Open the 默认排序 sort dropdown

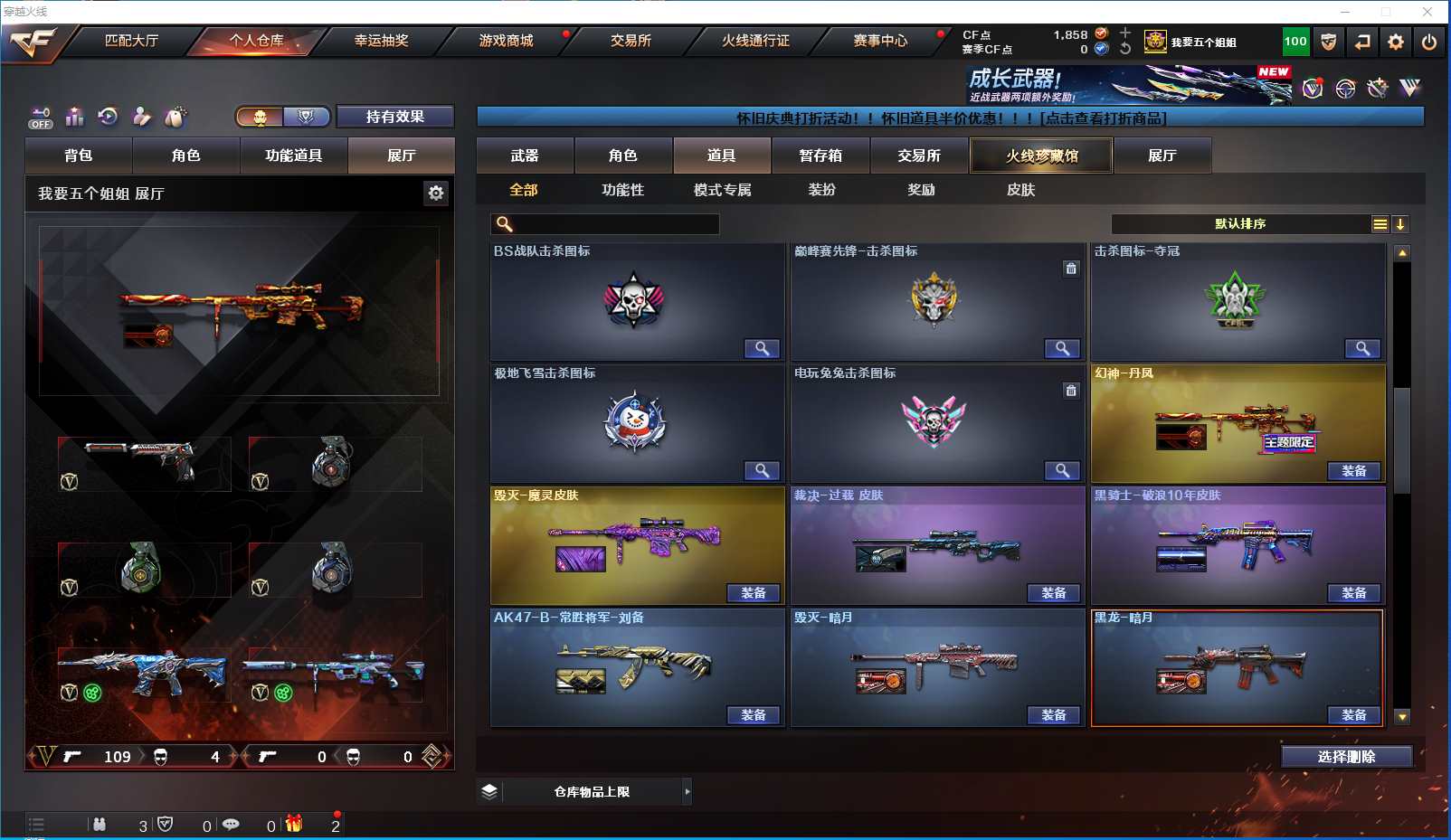(1240, 224)
